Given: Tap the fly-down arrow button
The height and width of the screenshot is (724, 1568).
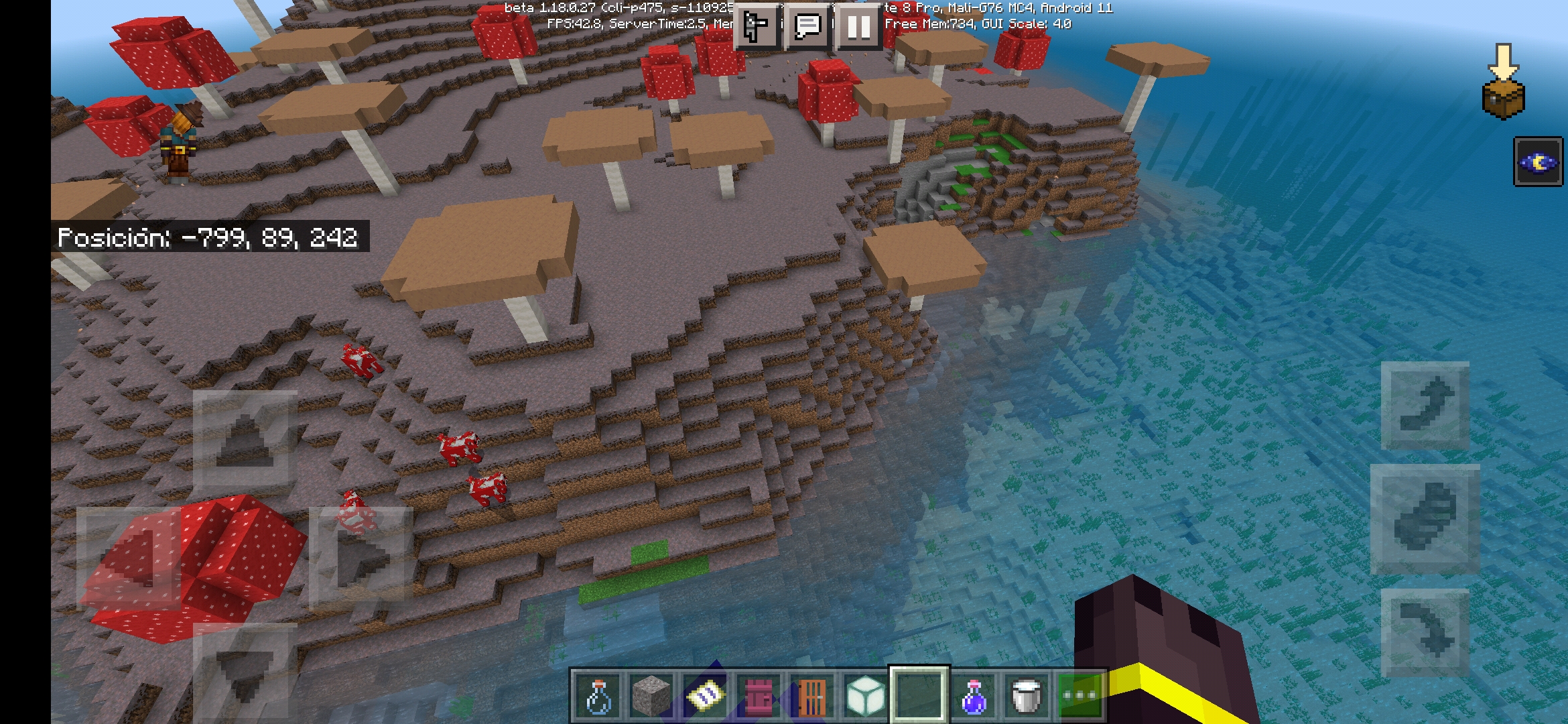Looking at the screenshot, I should point(1425,632).
